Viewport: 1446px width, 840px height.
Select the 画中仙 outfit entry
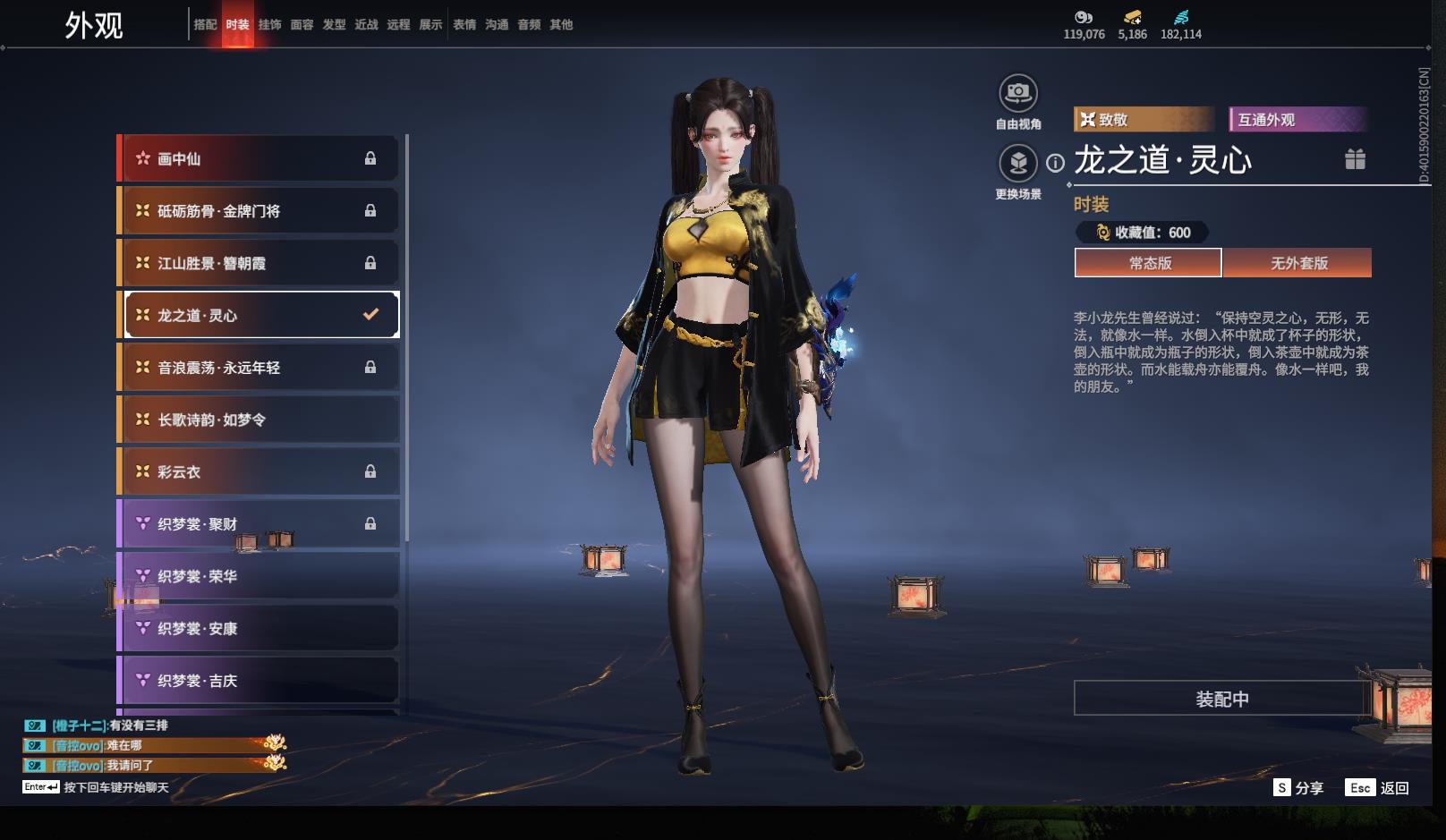pos(259,158)
